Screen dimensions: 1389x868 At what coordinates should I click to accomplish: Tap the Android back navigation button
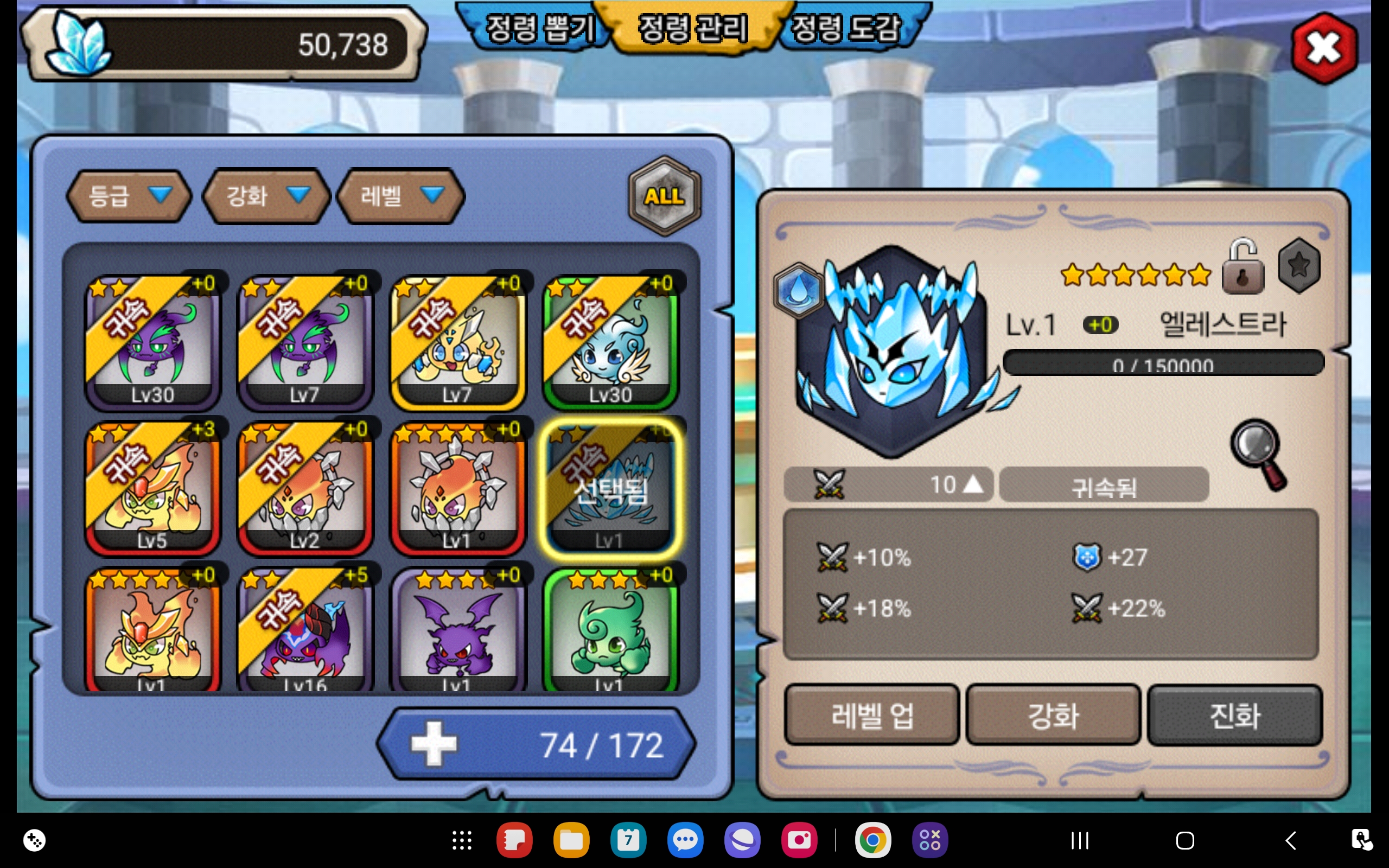[1290, 840]
